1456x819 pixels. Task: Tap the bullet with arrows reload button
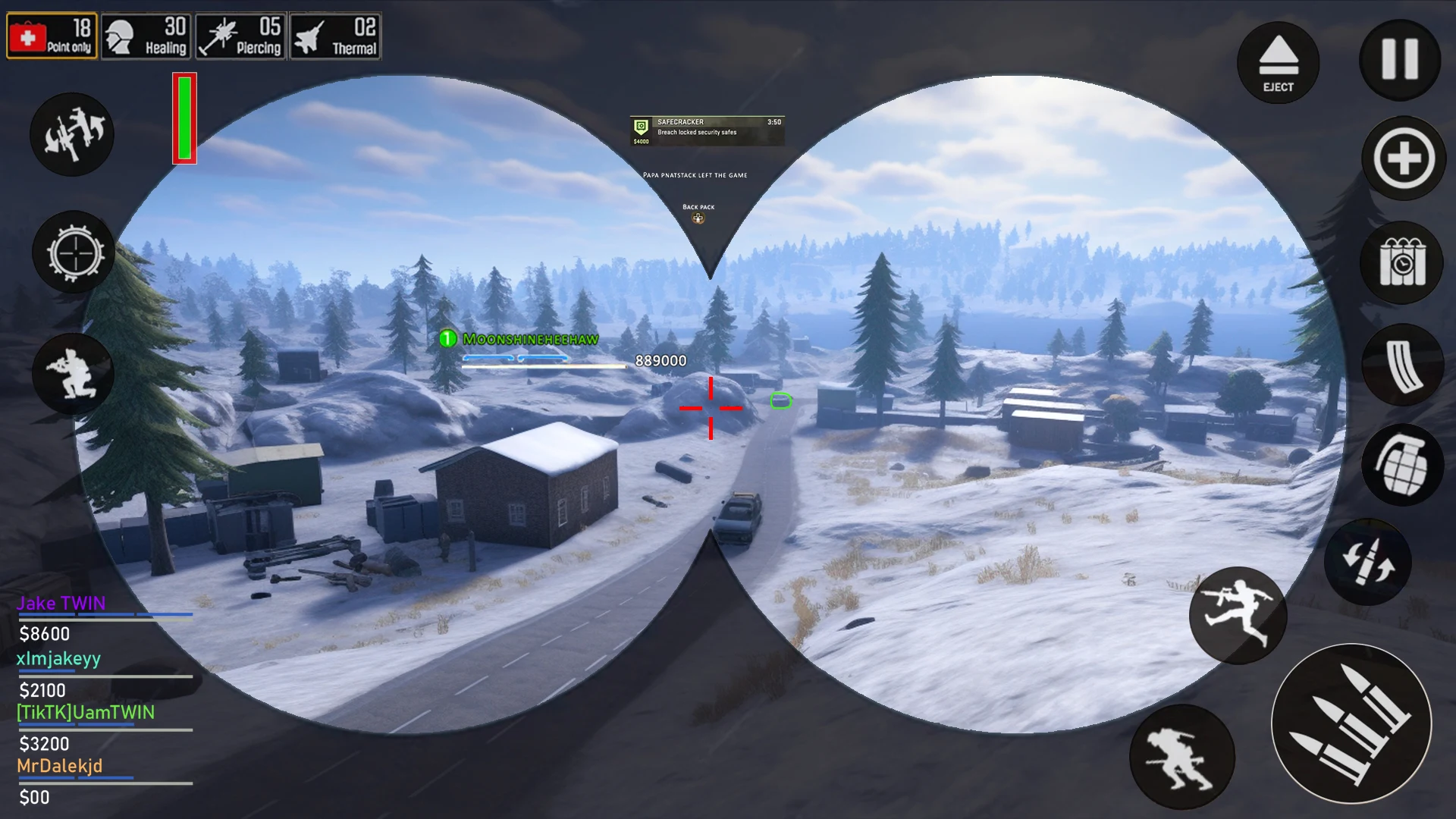click(1368, 562)
